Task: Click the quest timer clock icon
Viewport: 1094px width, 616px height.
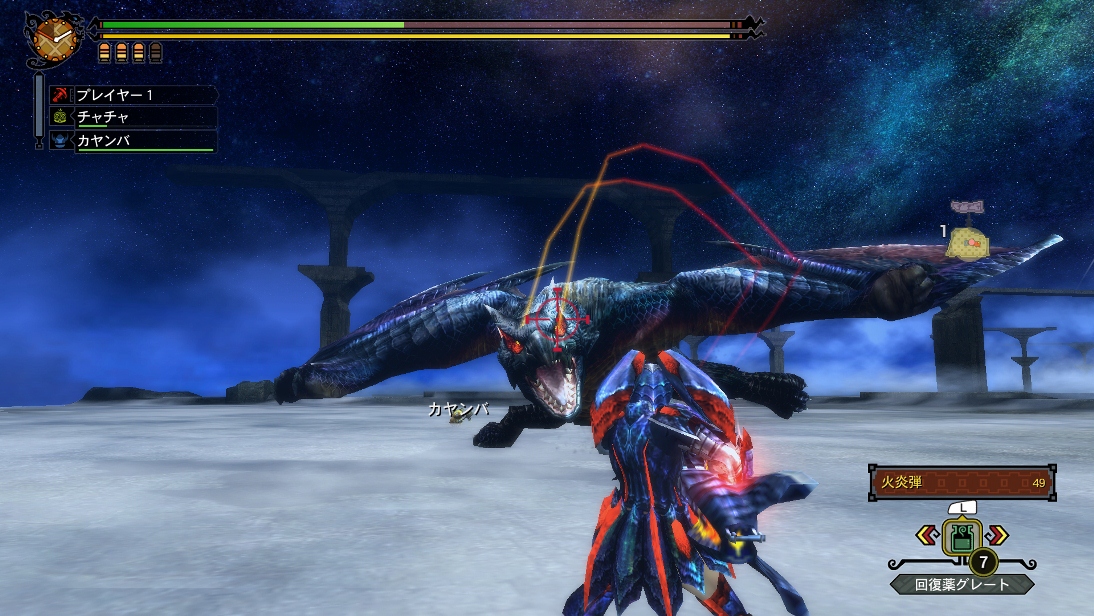Action: point(53,37)
